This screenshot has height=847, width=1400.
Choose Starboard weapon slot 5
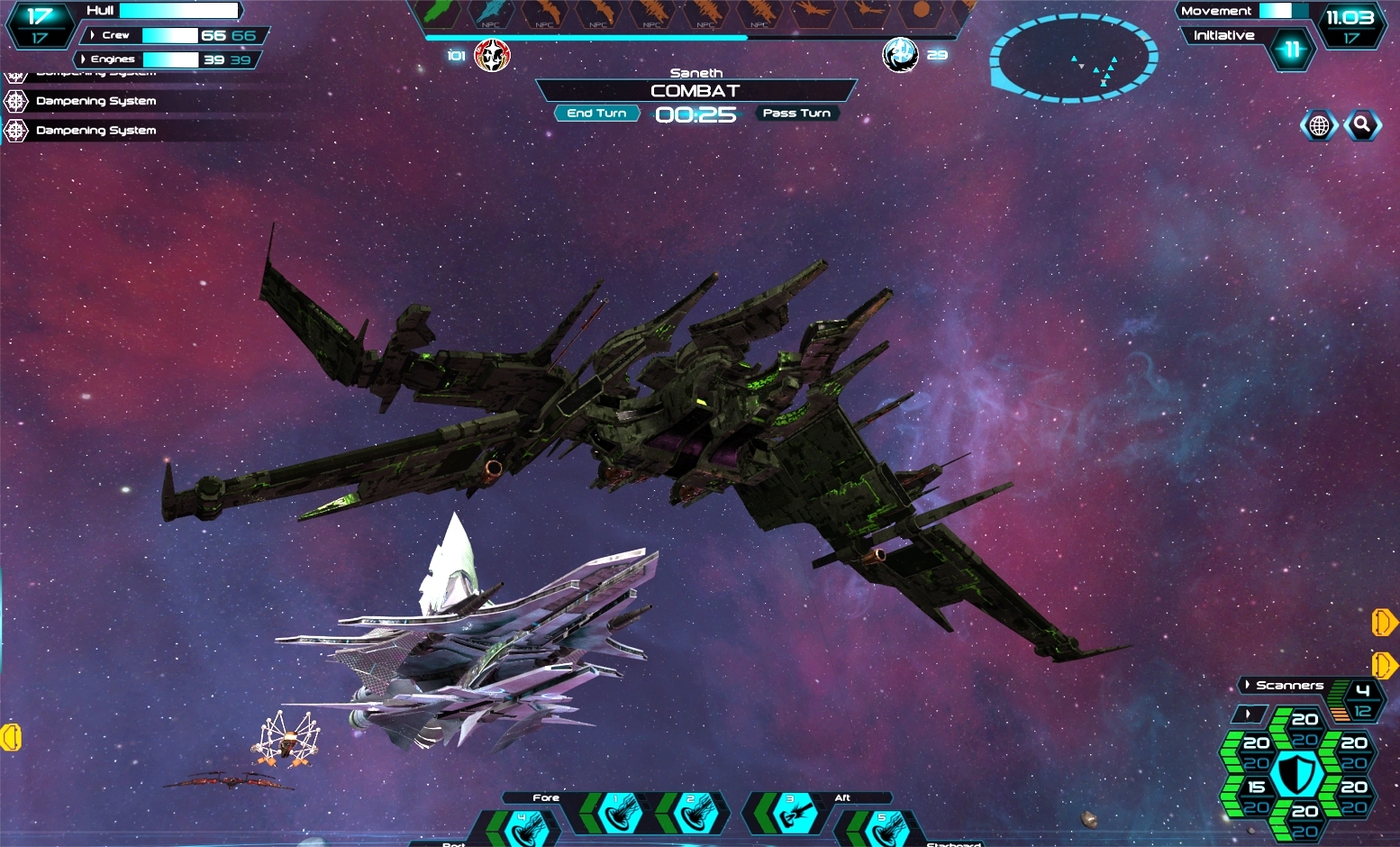coord(883,827)
